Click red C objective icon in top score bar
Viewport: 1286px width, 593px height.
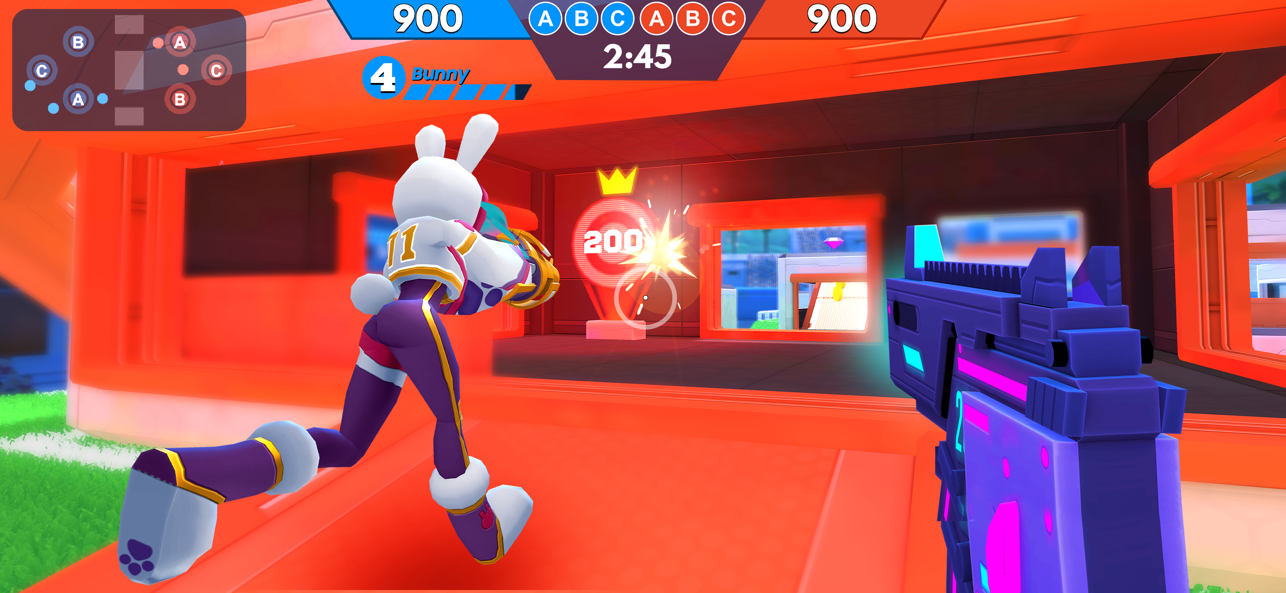click(729, 18)
